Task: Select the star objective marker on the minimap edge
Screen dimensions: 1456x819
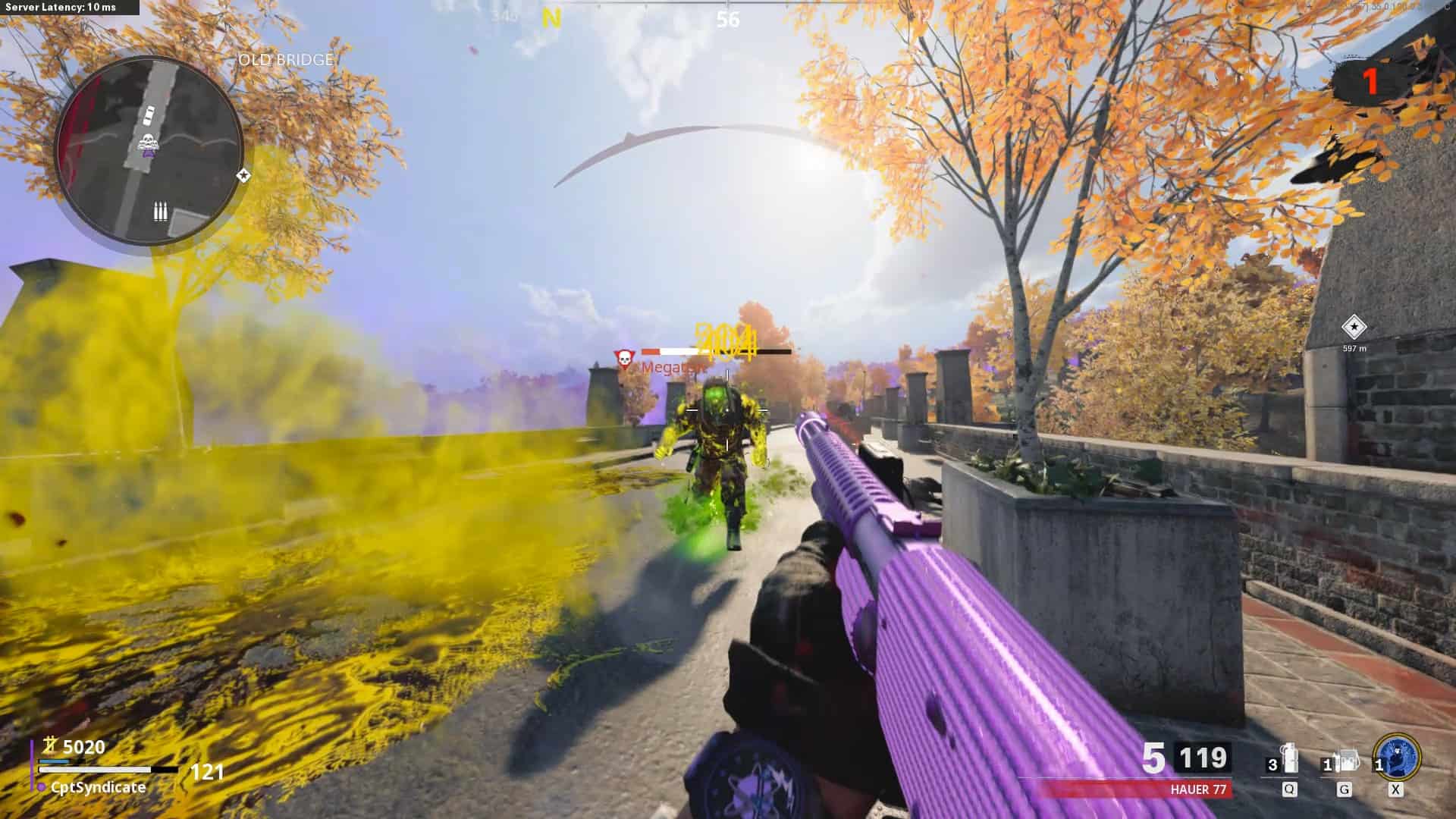Action: (x=243, y=176)
